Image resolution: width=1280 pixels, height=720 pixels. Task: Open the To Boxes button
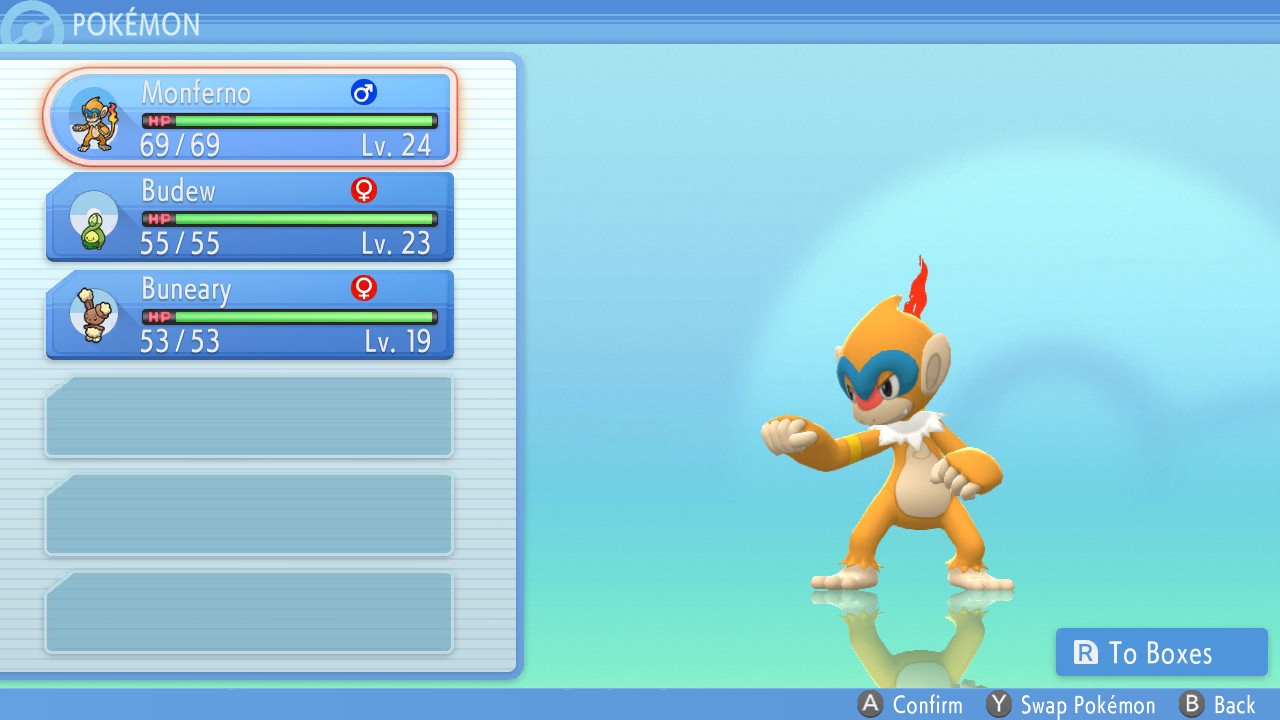(1161, 653)
